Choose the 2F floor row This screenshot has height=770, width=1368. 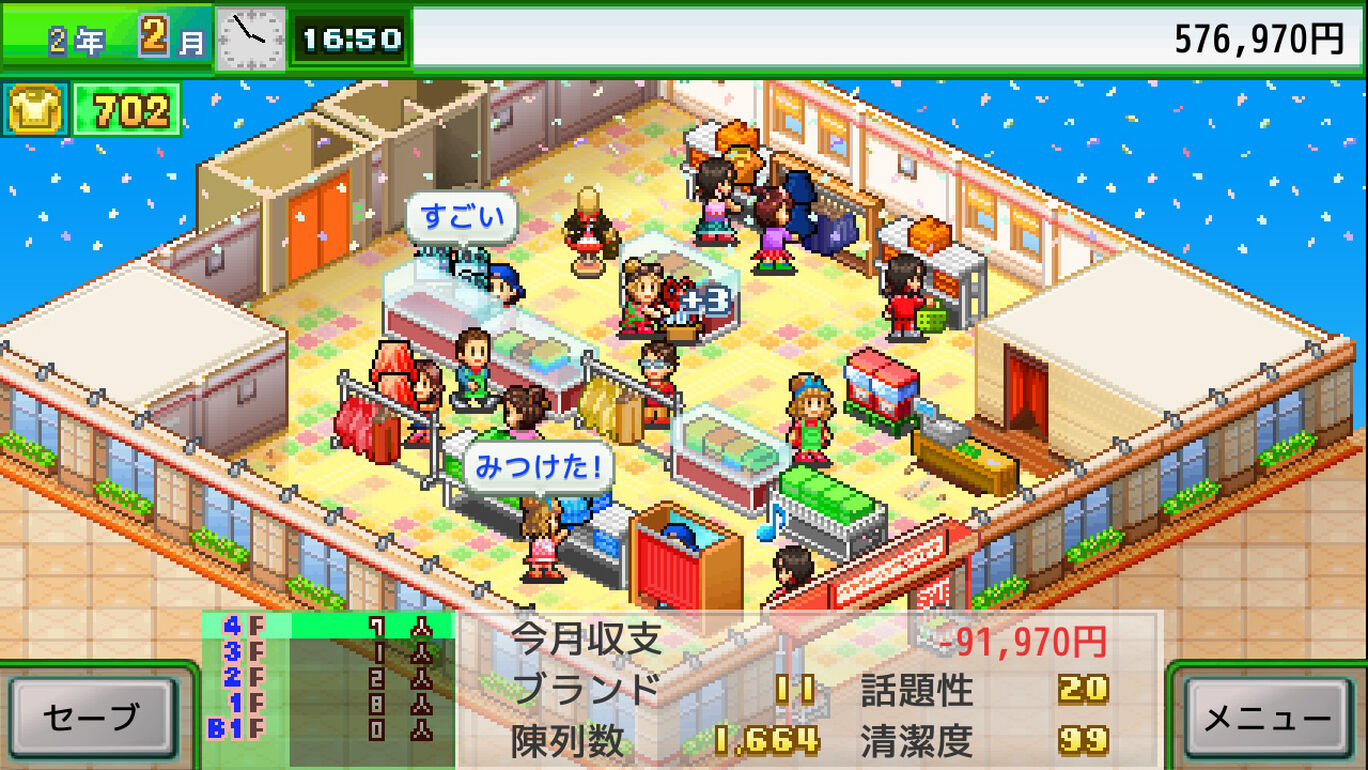(x=327, y=678)
